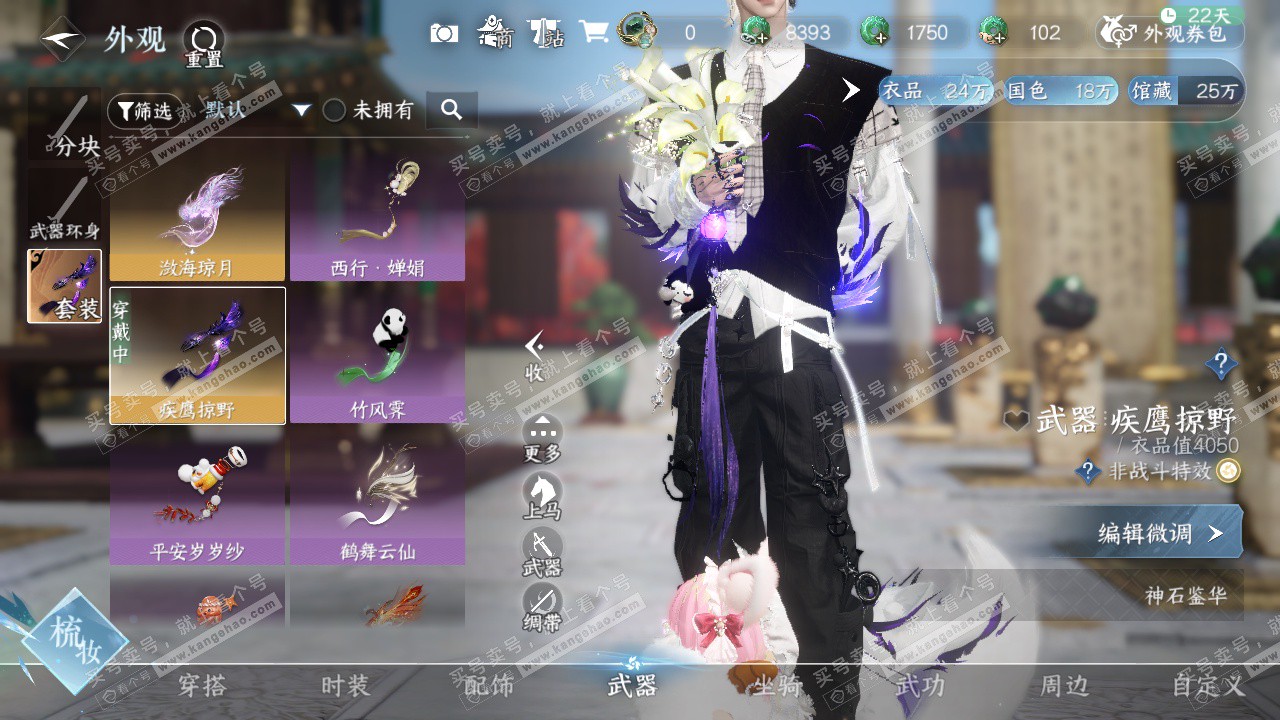Tap the camera screenshot icon
Screen dimensions: 1280x720
point(444,33)
